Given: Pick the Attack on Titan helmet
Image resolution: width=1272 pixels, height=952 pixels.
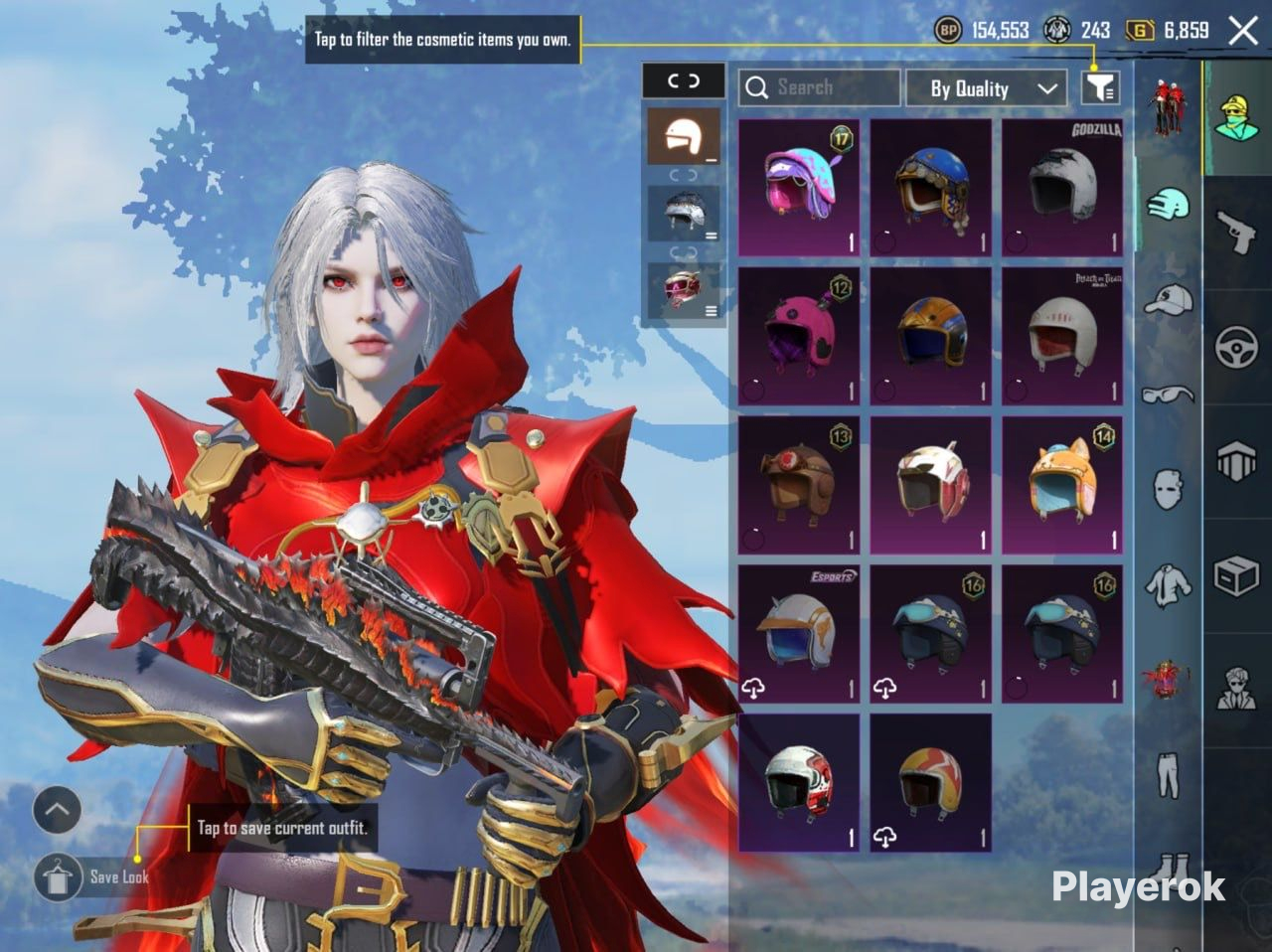Looking at the screenshot, I should click(x=1062, y=336).
